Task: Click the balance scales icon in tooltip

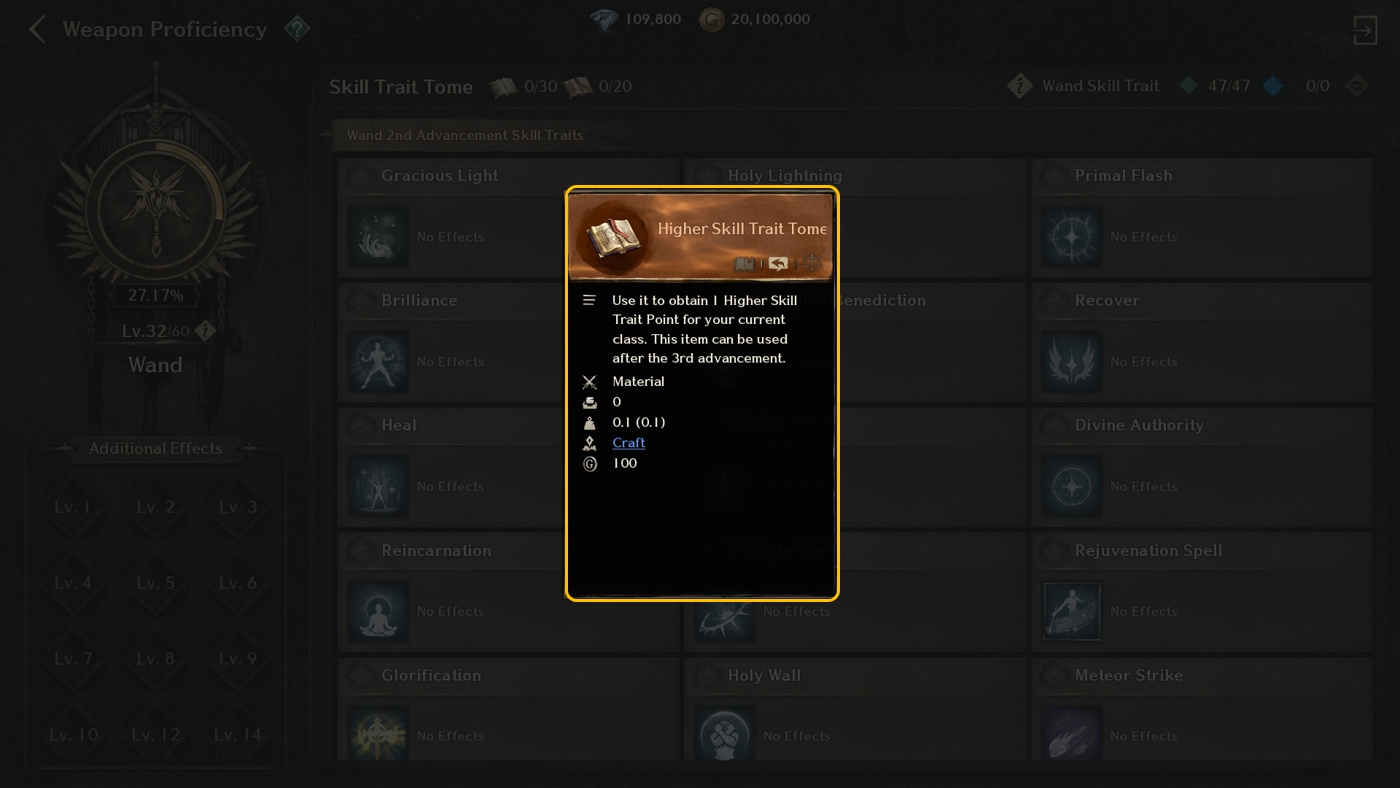Action: click(x=811, y=264)
